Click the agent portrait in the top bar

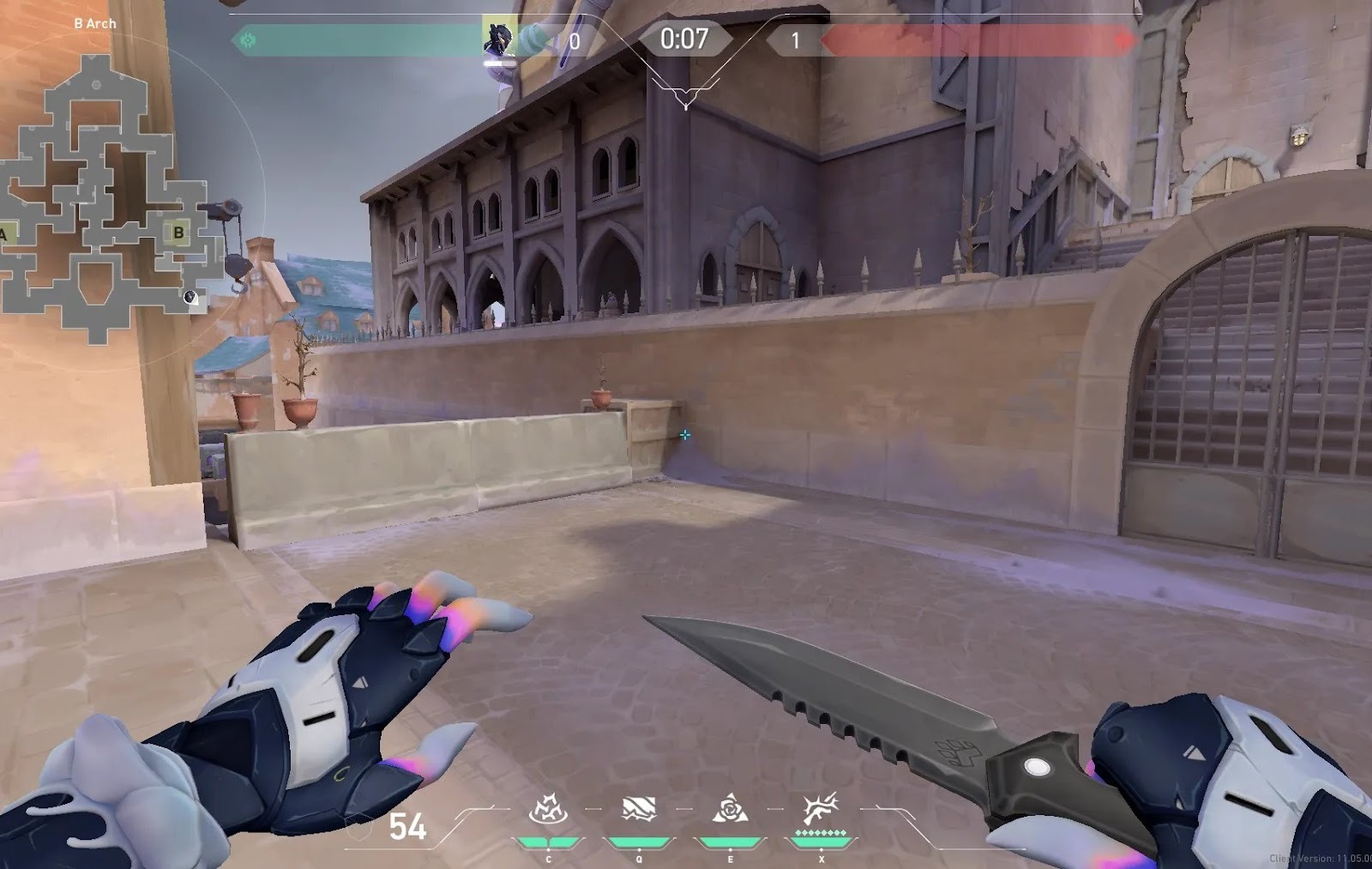[498, 39]
